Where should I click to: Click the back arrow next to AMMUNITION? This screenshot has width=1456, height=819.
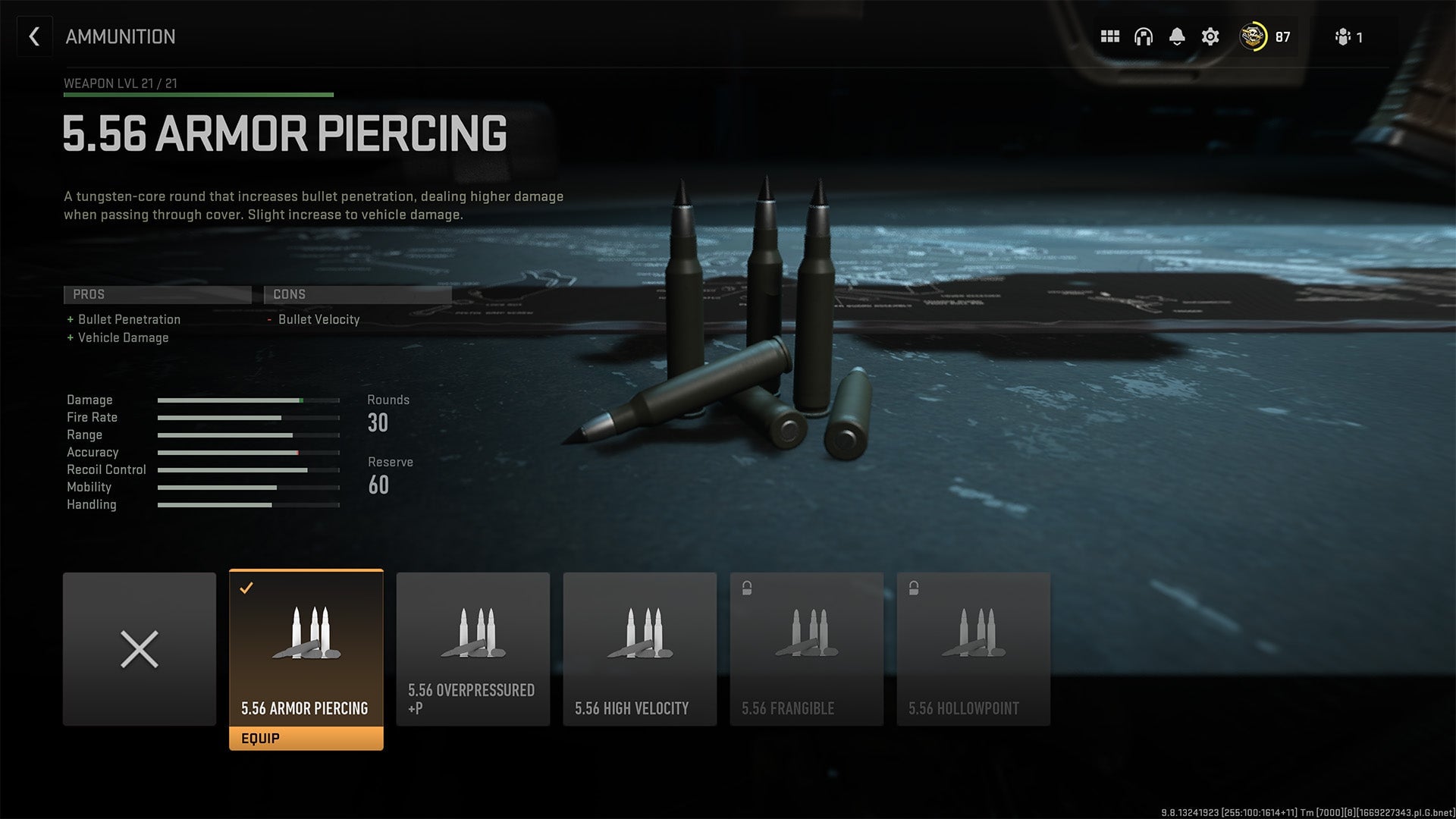[34, 36]
